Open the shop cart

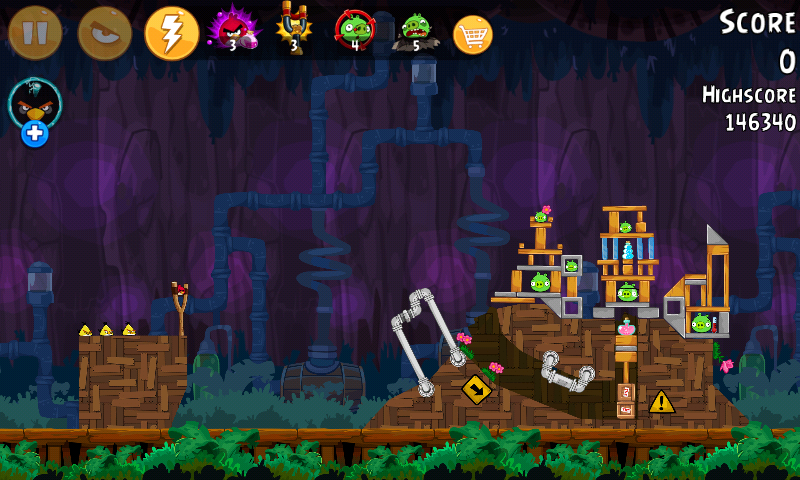coord(473,34)
